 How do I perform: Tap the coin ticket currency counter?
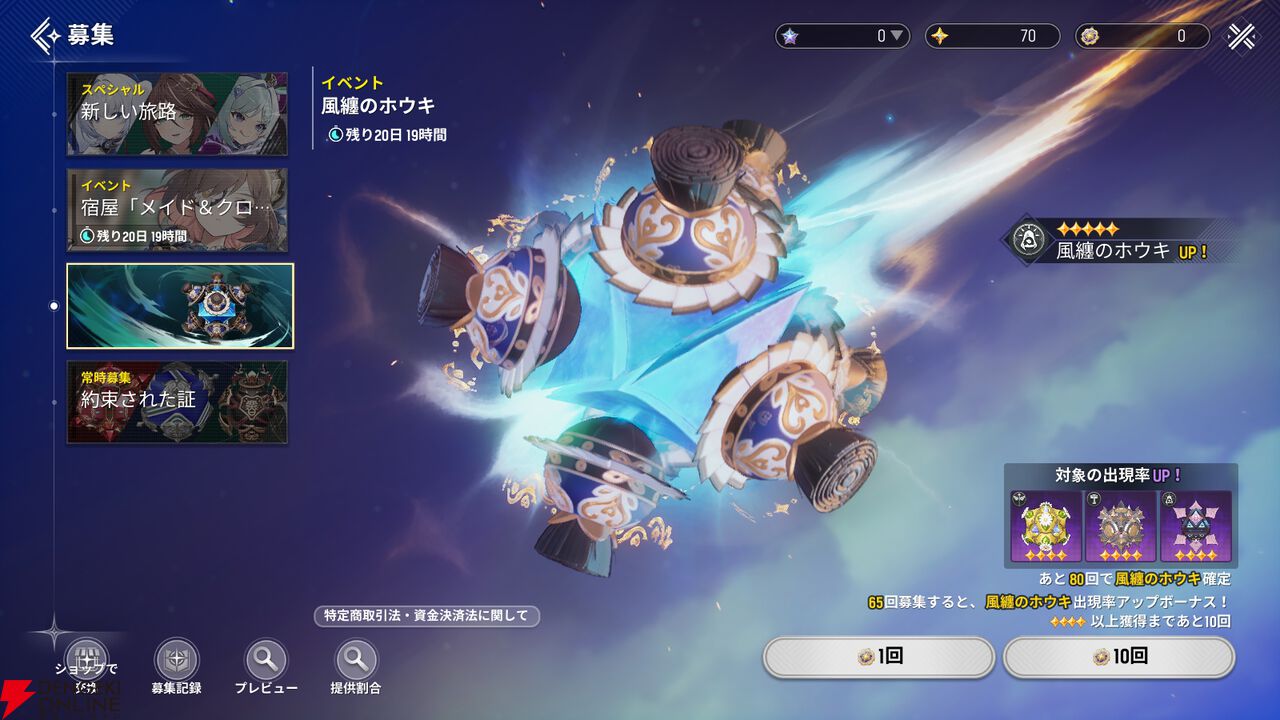click(x=1141, y=36)
